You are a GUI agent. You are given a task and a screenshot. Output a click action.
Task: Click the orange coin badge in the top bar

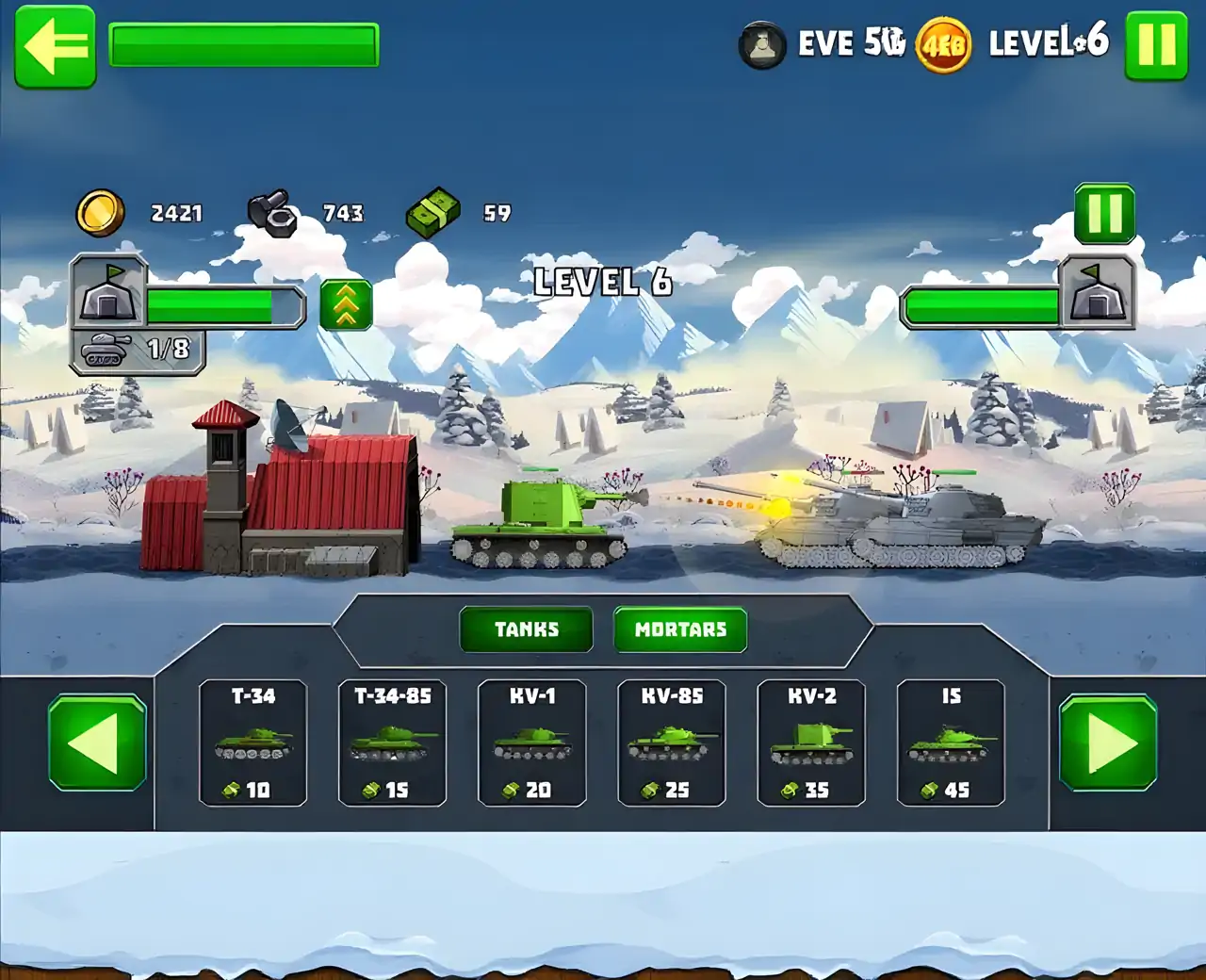(943, 44)
